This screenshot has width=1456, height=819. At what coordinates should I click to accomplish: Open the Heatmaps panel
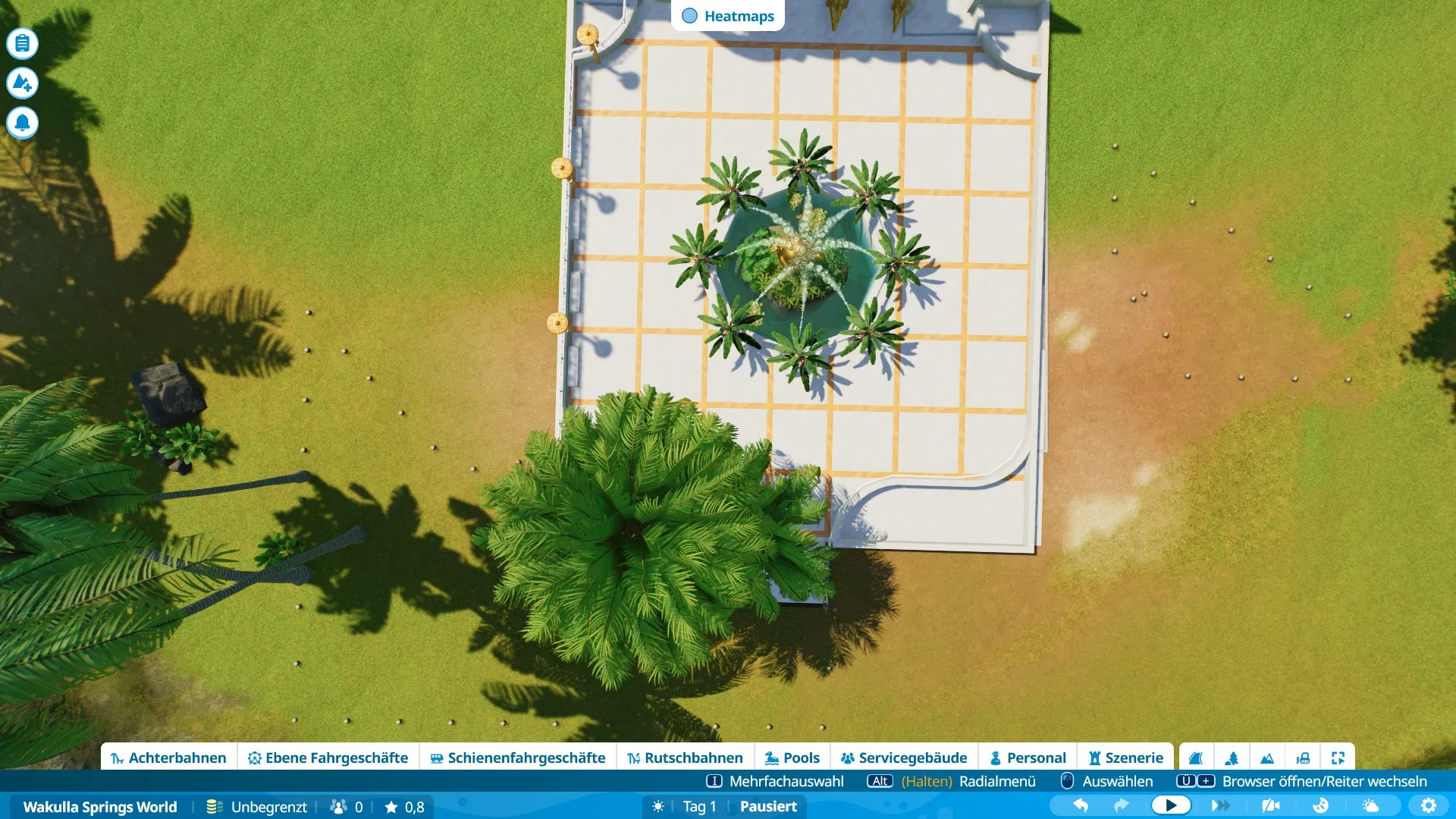(x=728, y=16)
